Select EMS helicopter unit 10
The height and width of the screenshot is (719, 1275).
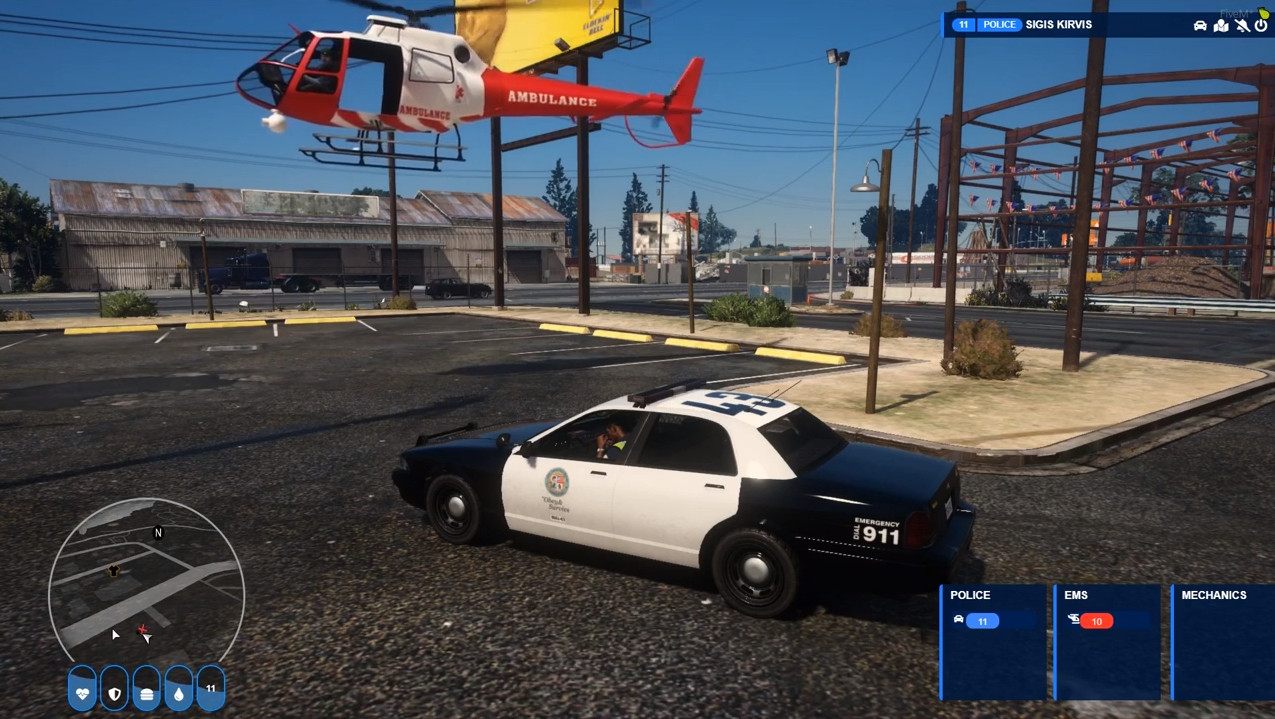pyautogui.click(x=1096, y=621)
